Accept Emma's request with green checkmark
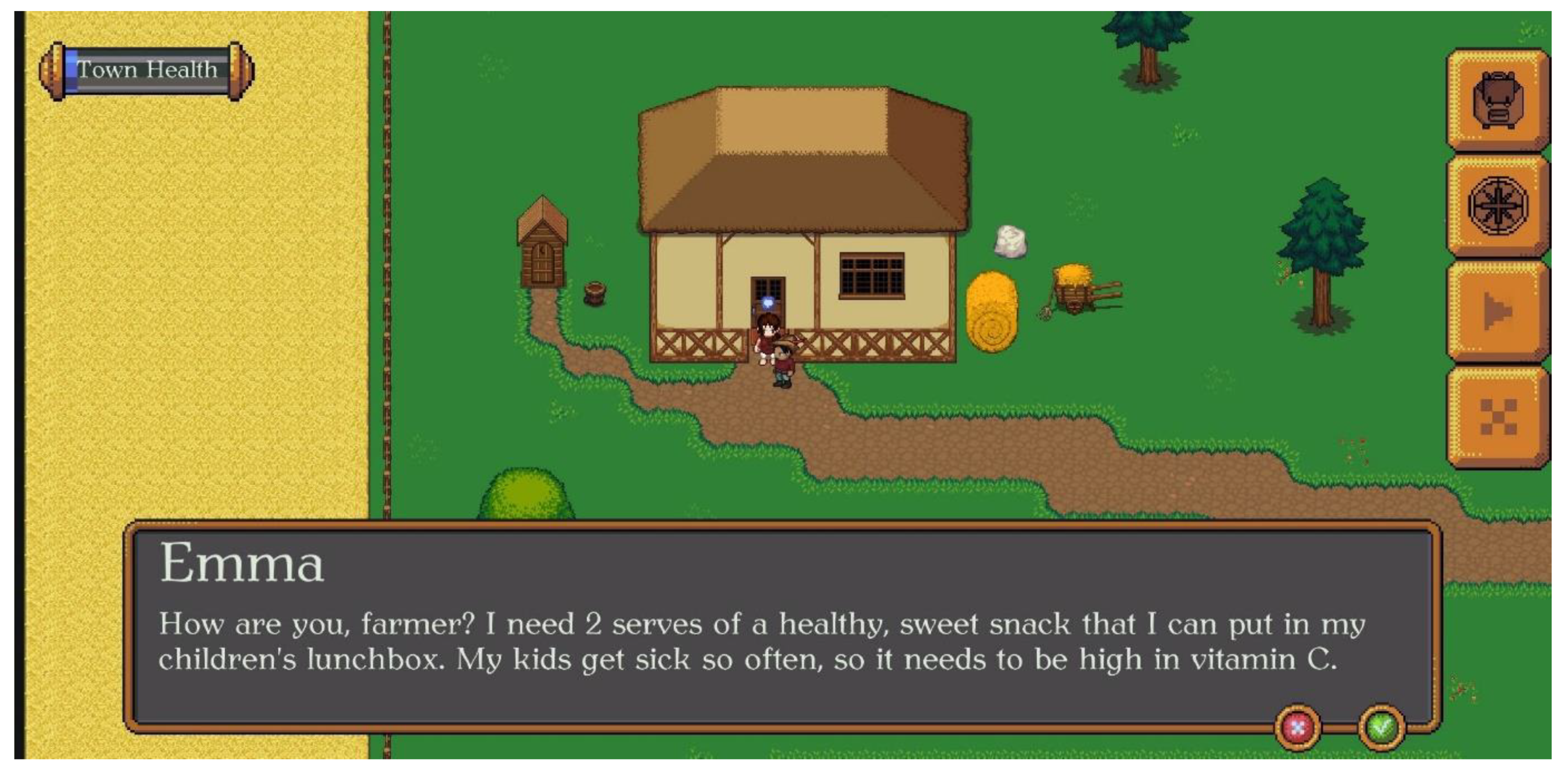The width and height of the screenshot is (1568, 776). 1381,728
